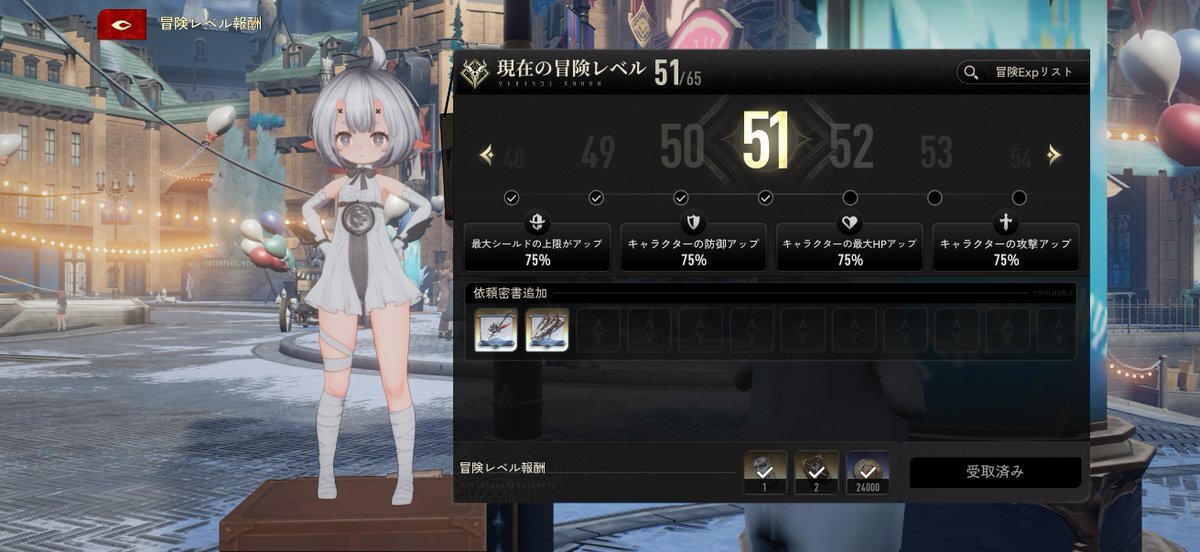The height and width of the screenshot is (552, 1200).
Task: Click the 受取済み claim button
Action: 995,472
